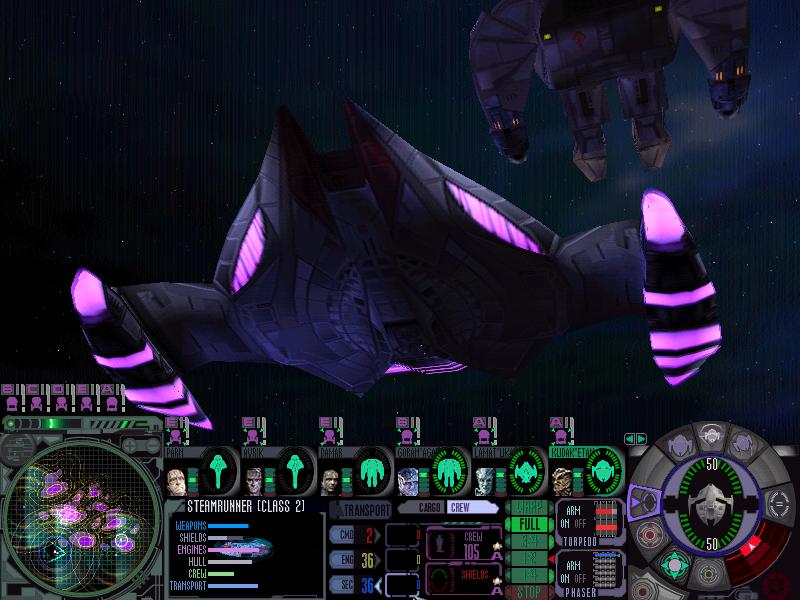Set engine speed to Warp
This screenshot has width=800, height=600.
click(530, 507)
